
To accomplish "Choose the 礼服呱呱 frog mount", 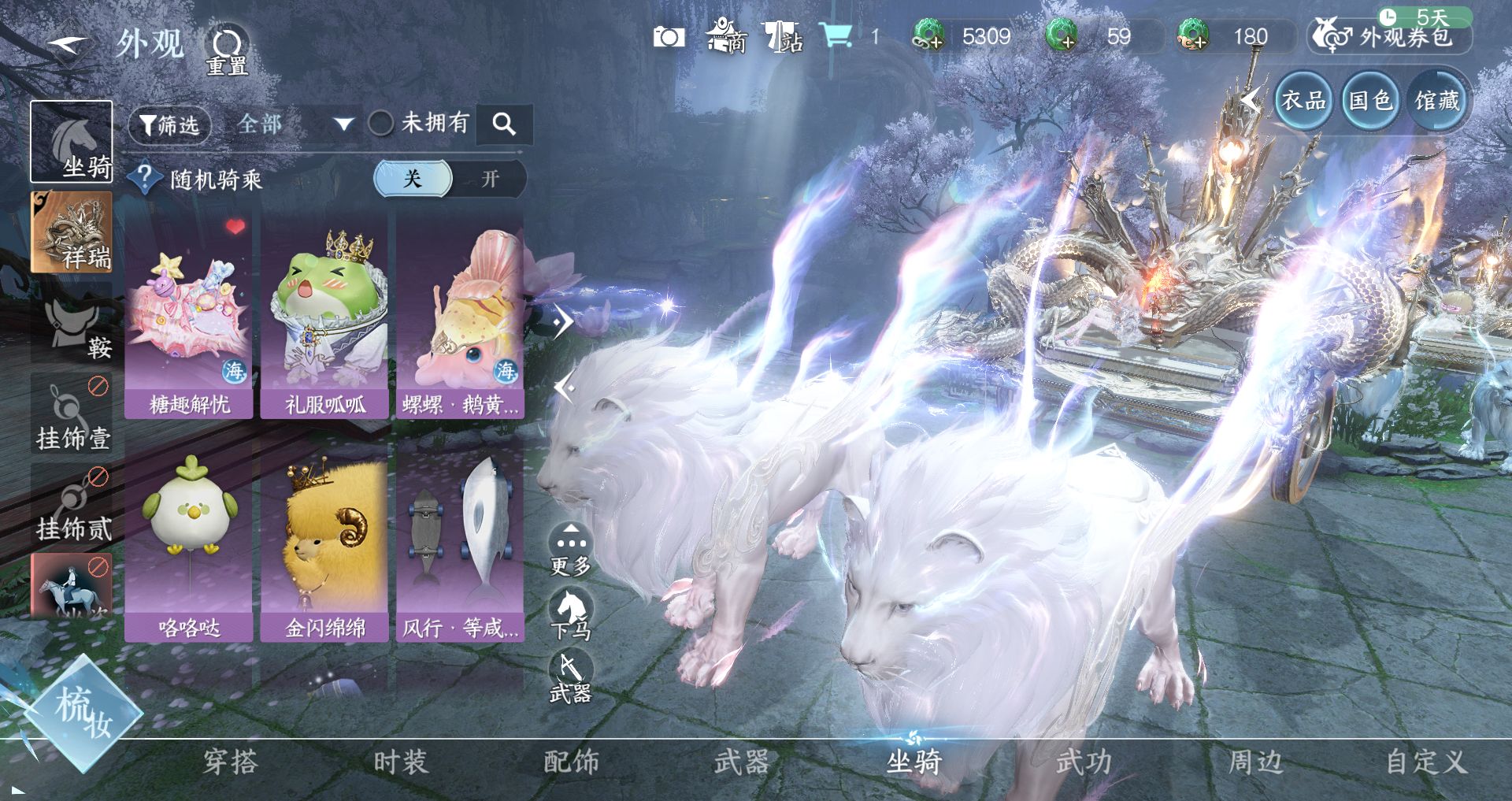I will (x=324, y=317).
